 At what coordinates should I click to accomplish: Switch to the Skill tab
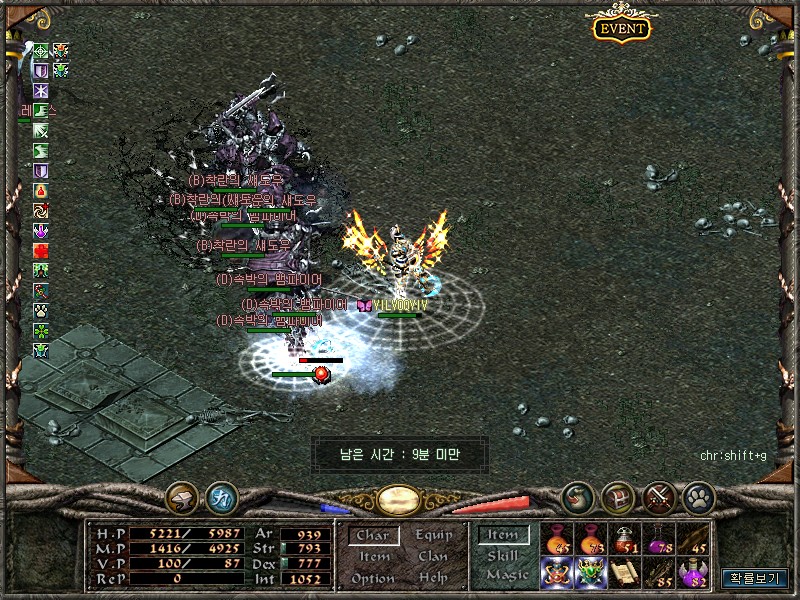tap(503, 555)
